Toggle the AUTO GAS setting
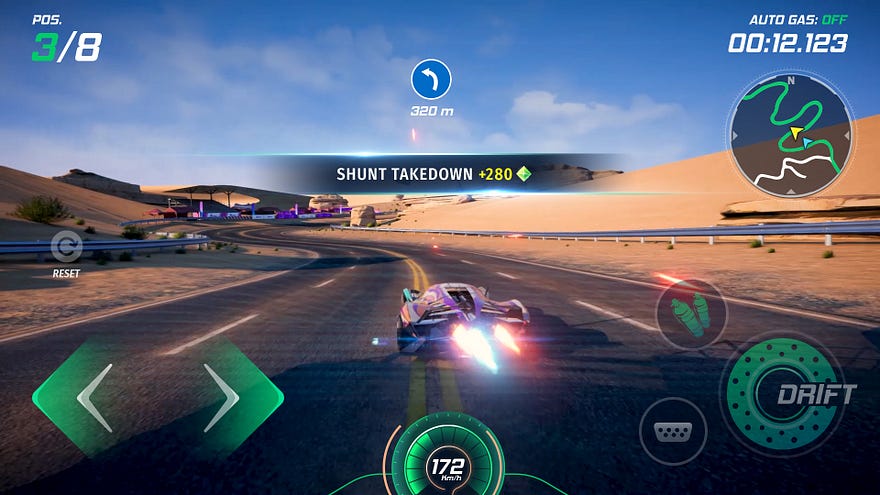Viewport: 880px width, 495px height. tap(797, 19)
